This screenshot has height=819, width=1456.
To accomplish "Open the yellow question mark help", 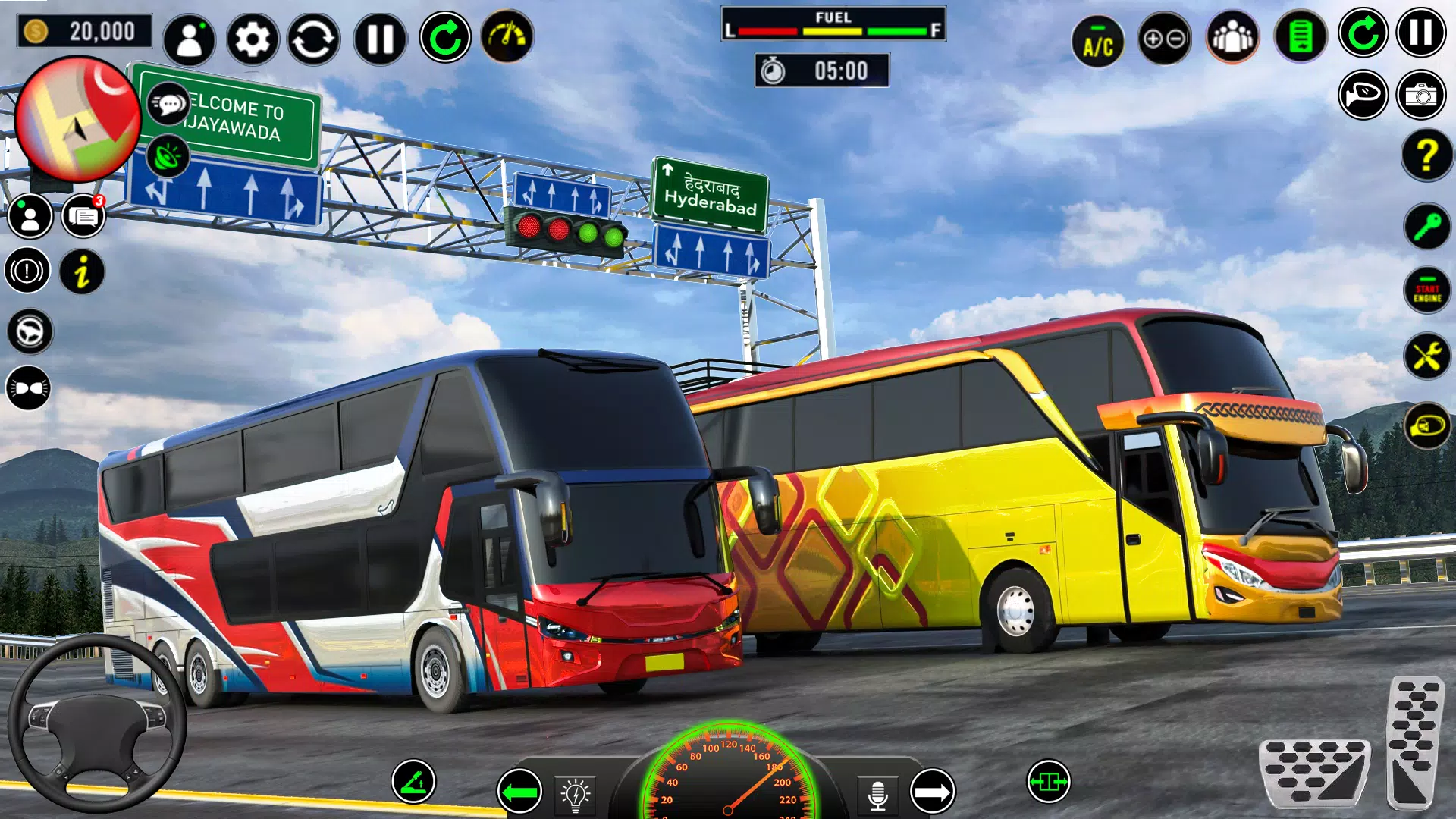I will point(1426,155).
